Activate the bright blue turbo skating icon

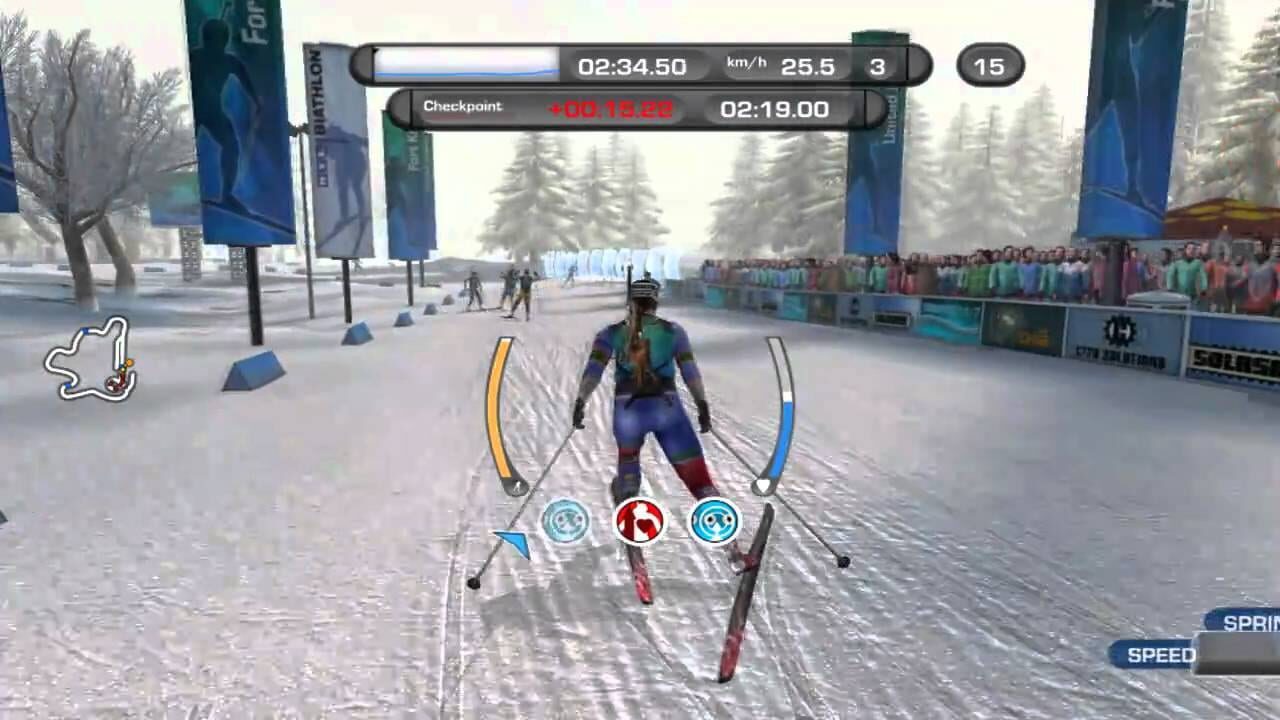714,522
